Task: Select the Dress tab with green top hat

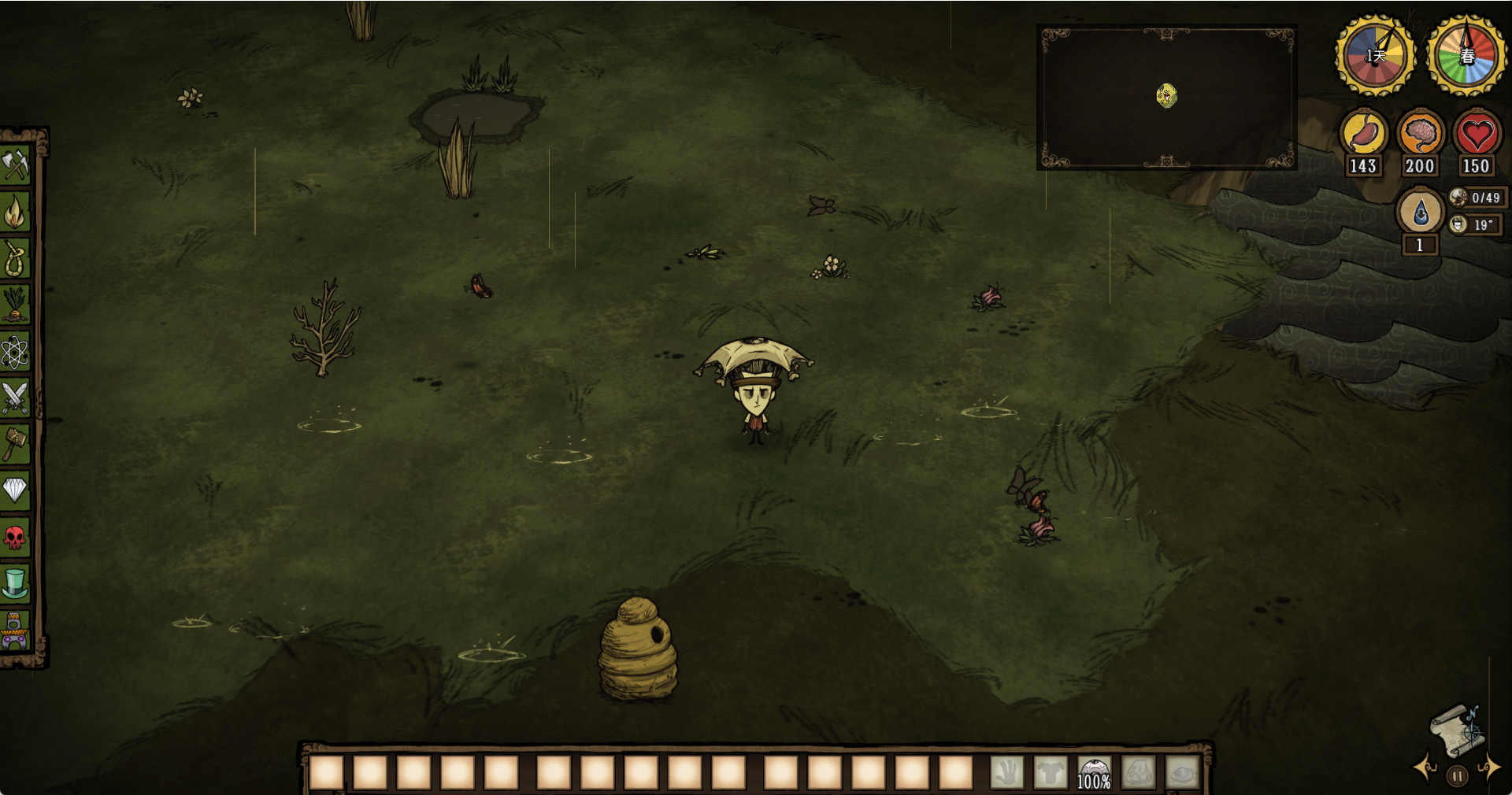Action: [x=15, y=584]
